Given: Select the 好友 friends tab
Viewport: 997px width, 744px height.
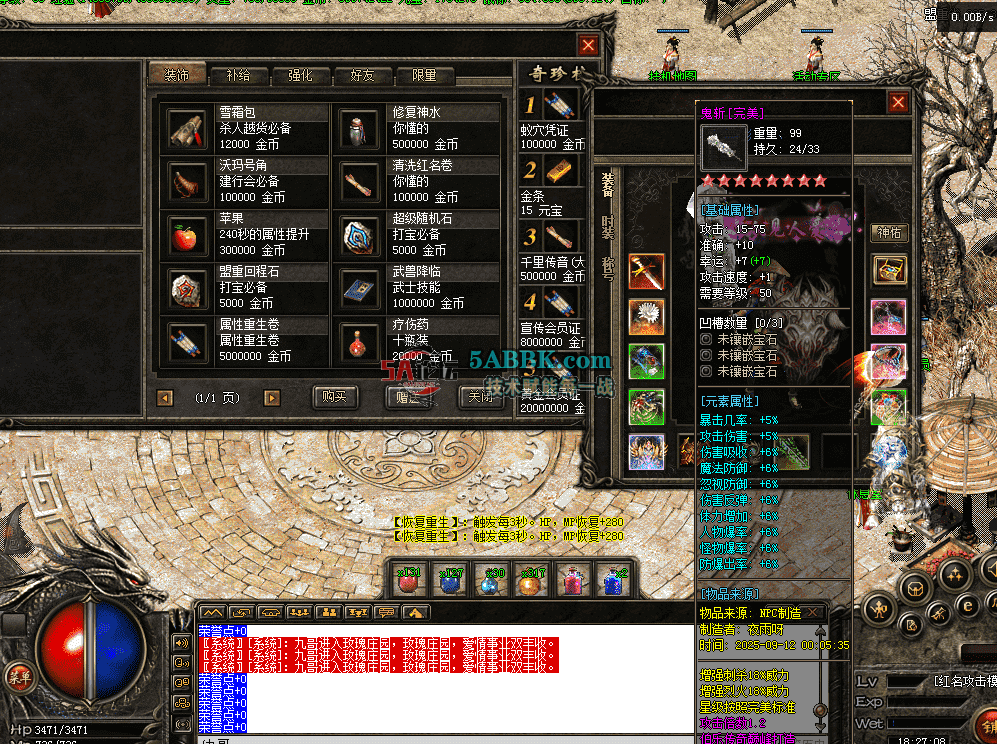Looking at the screenshot, I should [x=362, y=75].
